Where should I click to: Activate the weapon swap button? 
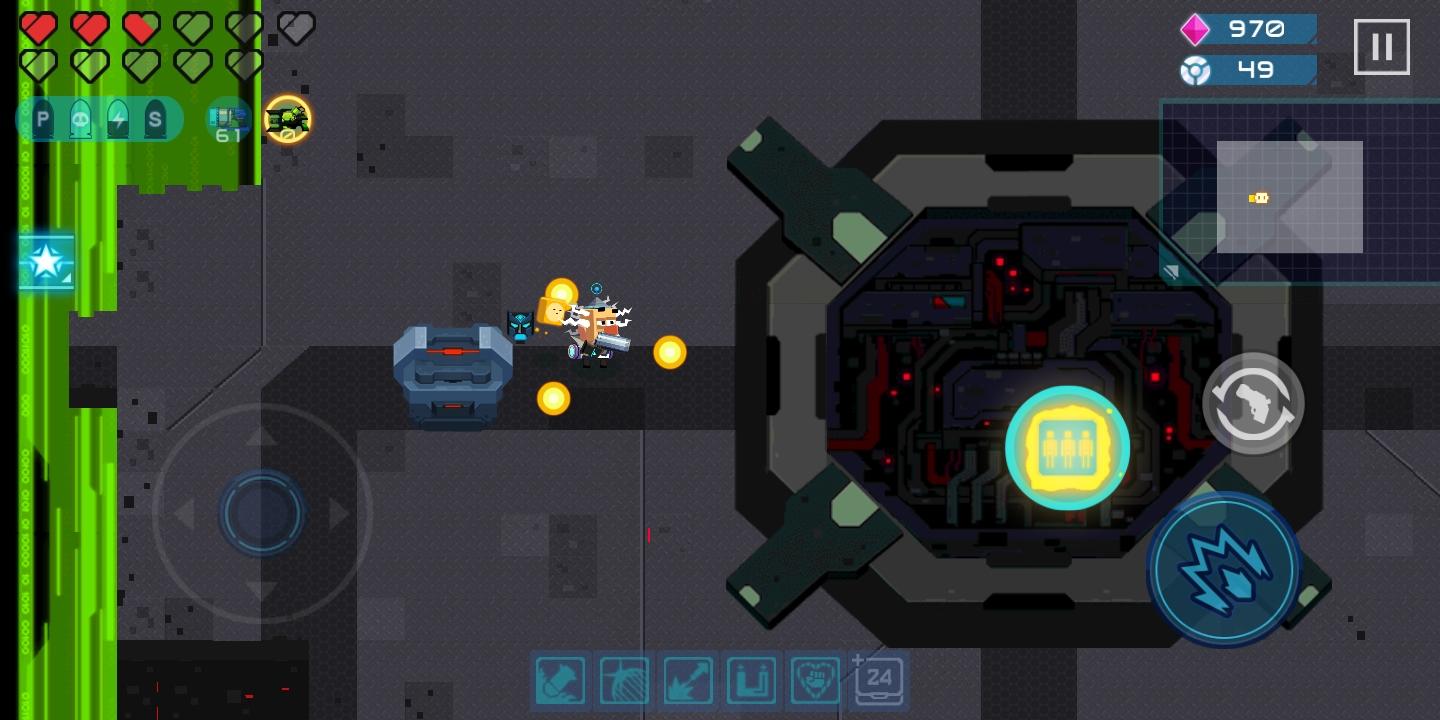(1253, 402)
